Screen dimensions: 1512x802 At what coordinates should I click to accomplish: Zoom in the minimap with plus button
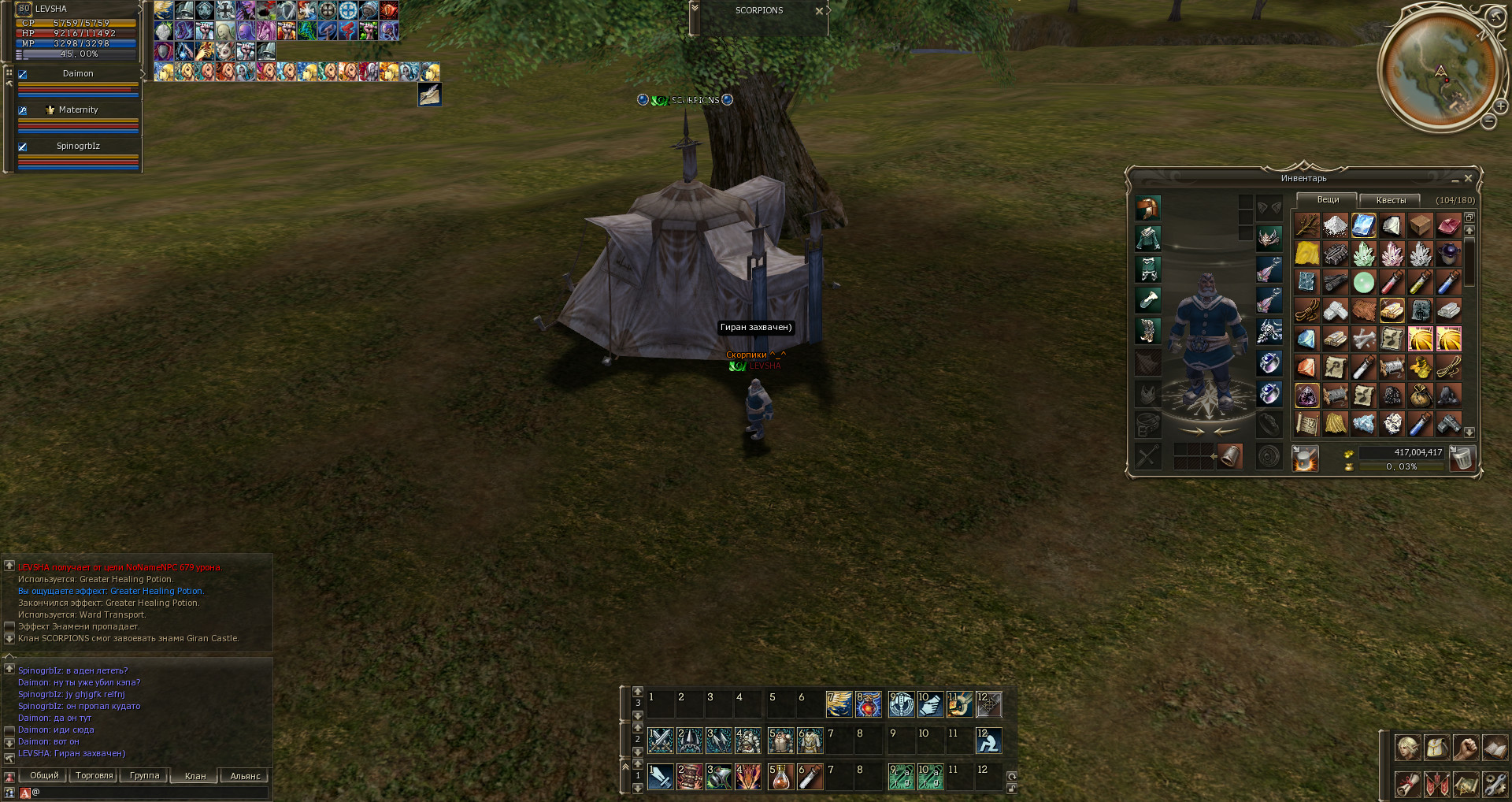[x=1501, y=106]
